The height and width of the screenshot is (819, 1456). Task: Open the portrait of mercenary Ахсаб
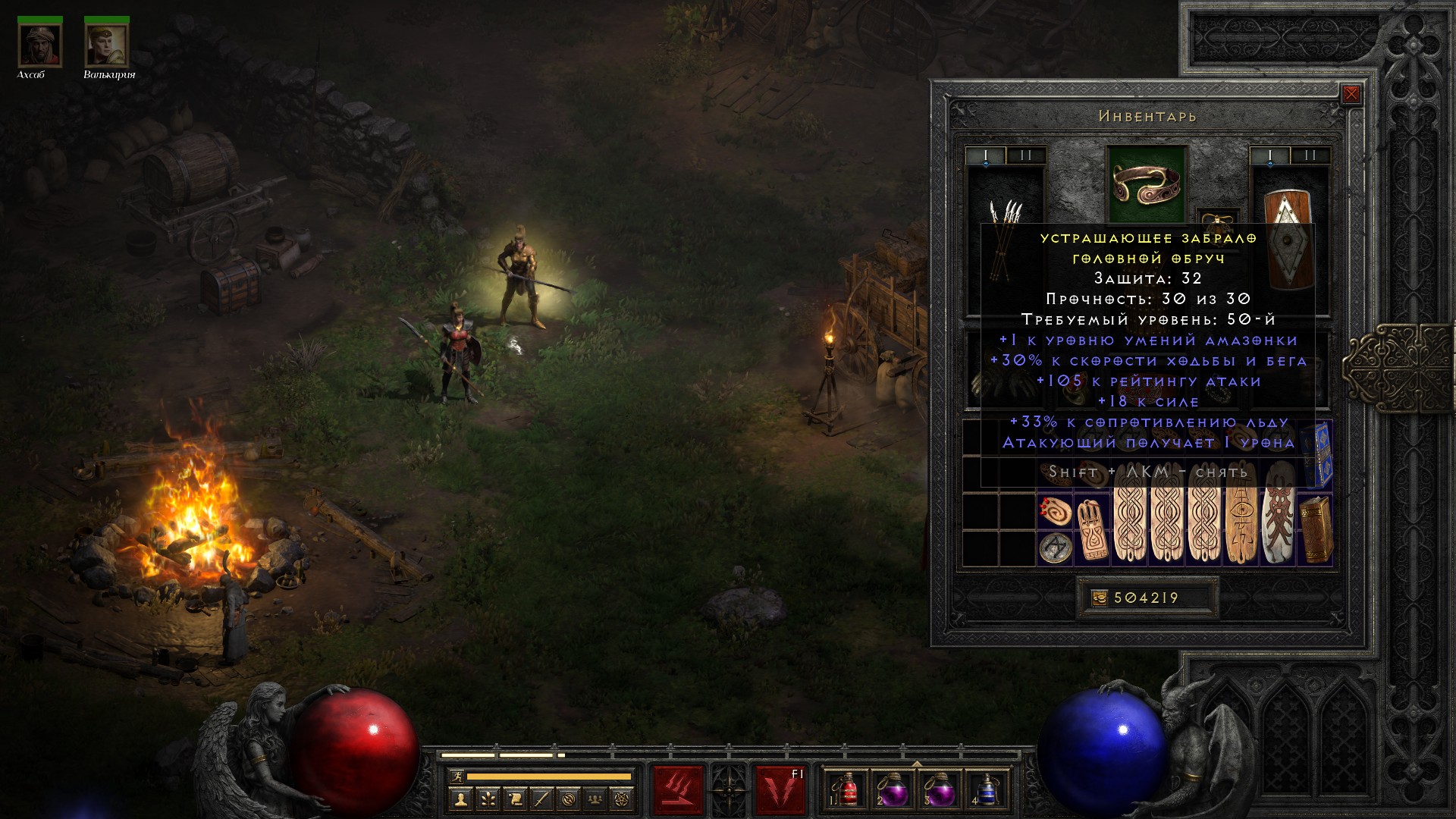[x=40, y=45]
